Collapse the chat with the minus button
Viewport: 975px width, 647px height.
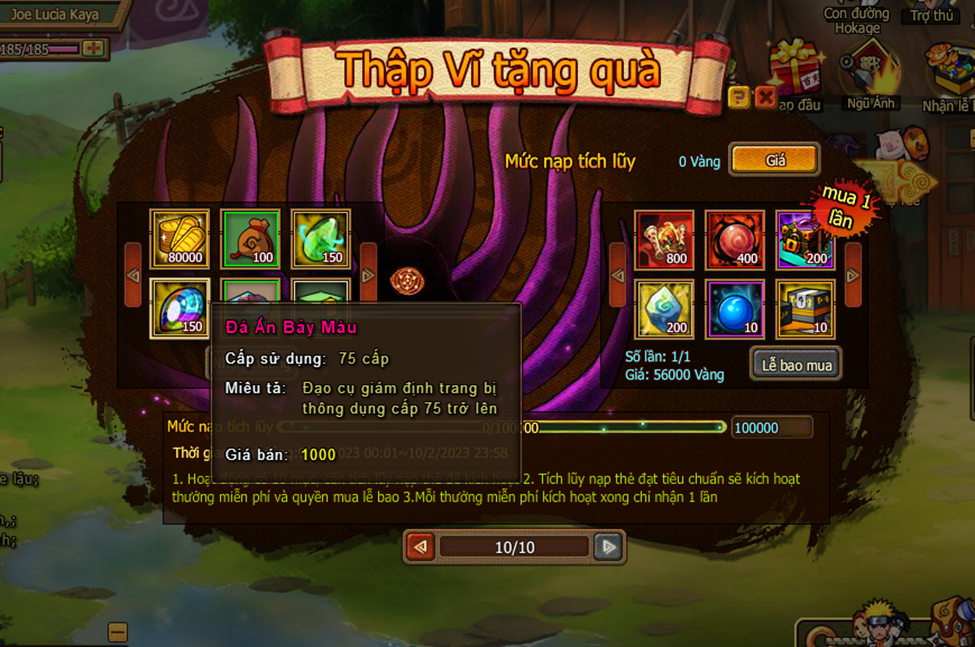117,632
